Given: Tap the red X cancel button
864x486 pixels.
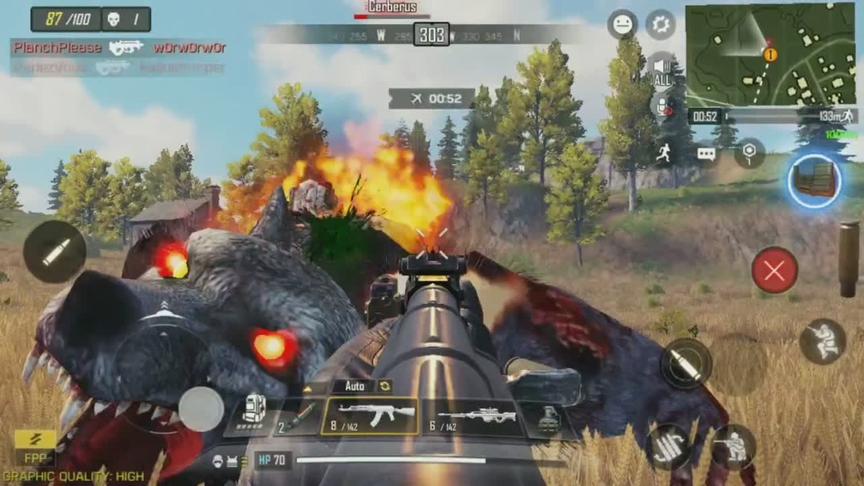Looking at the screenshot, I should click(774, 270).
